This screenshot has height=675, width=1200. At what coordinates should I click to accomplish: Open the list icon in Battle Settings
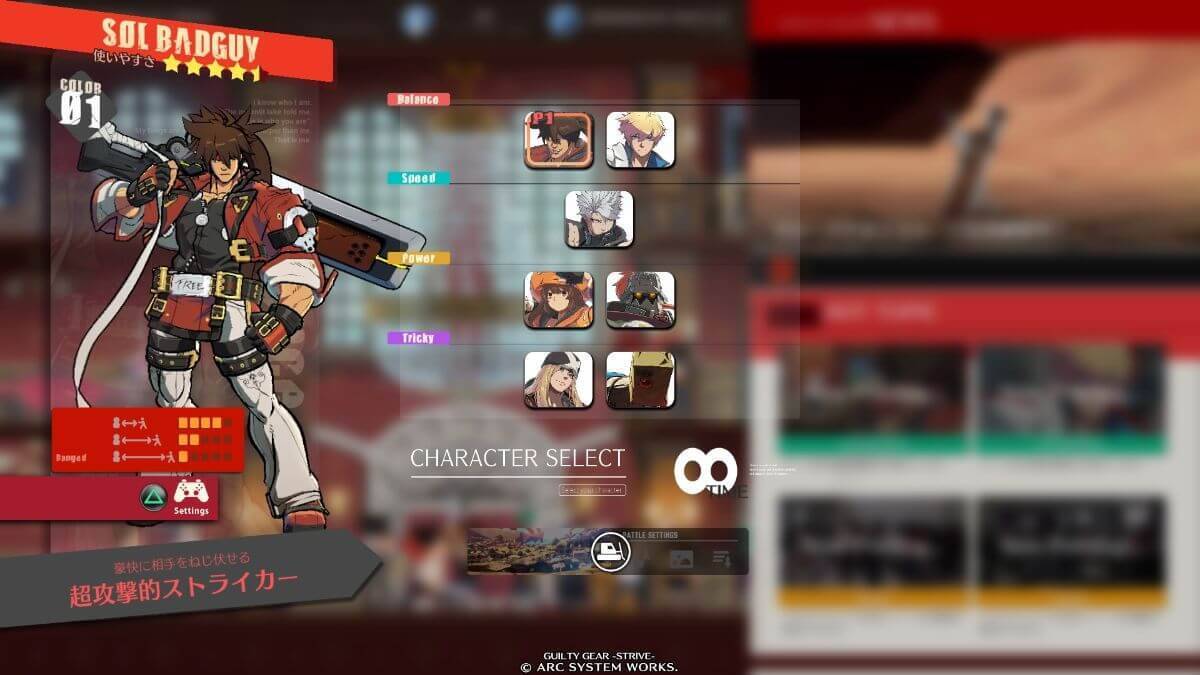pos(721,560)
